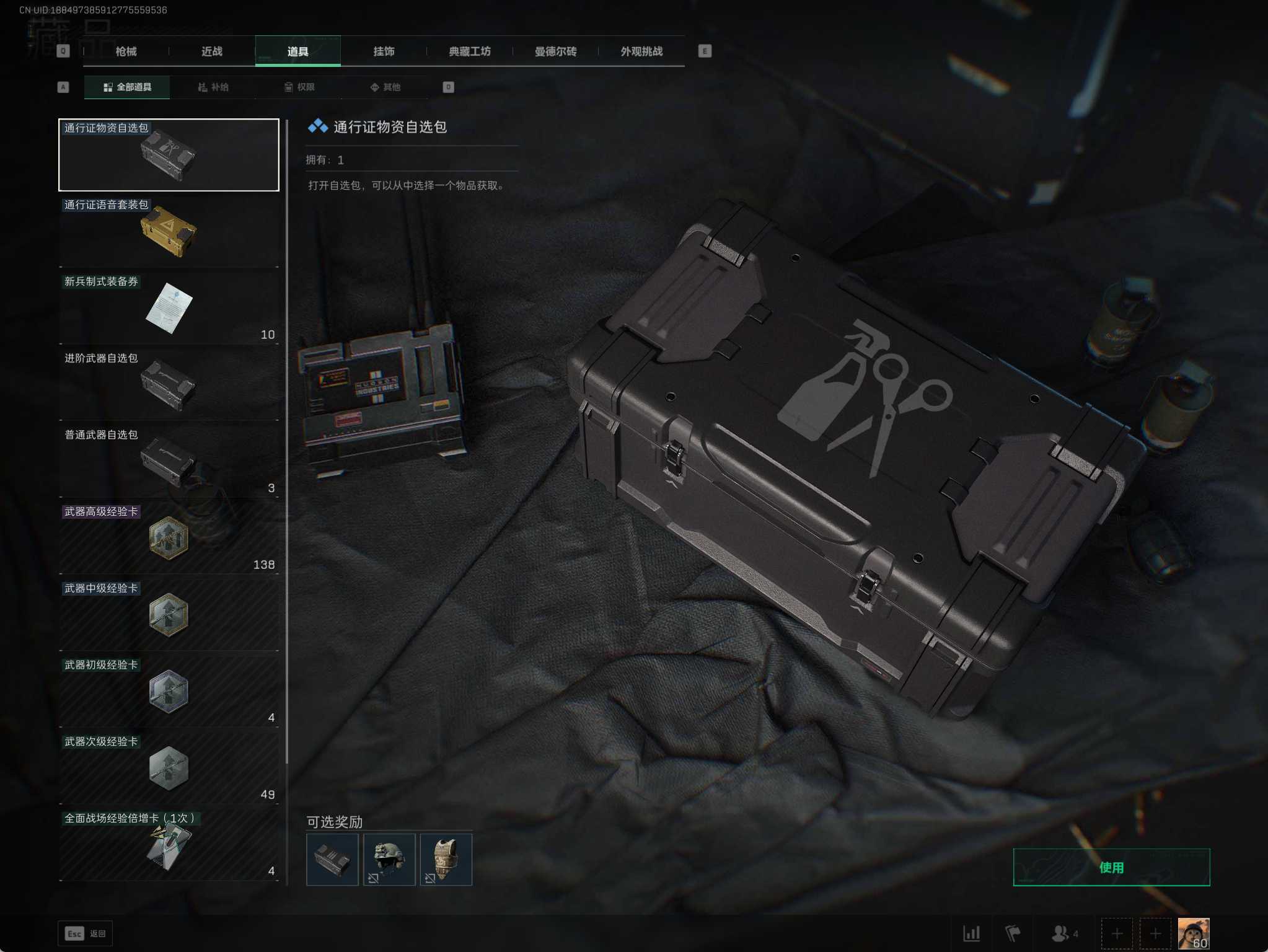Select the 挂饰 tab
1268x952 pixels.
tap(384, 51)
